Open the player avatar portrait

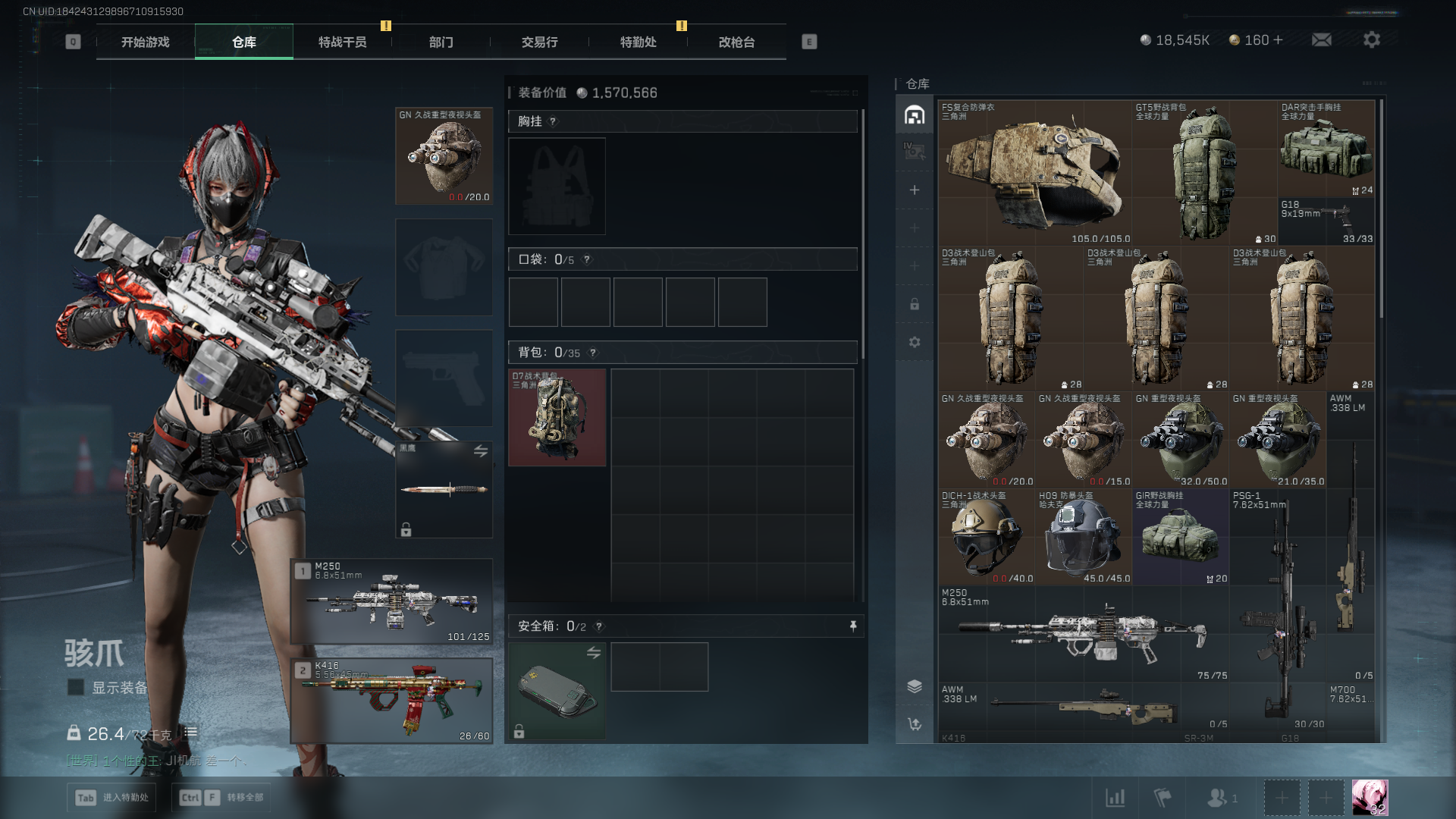coord(1370,797)
